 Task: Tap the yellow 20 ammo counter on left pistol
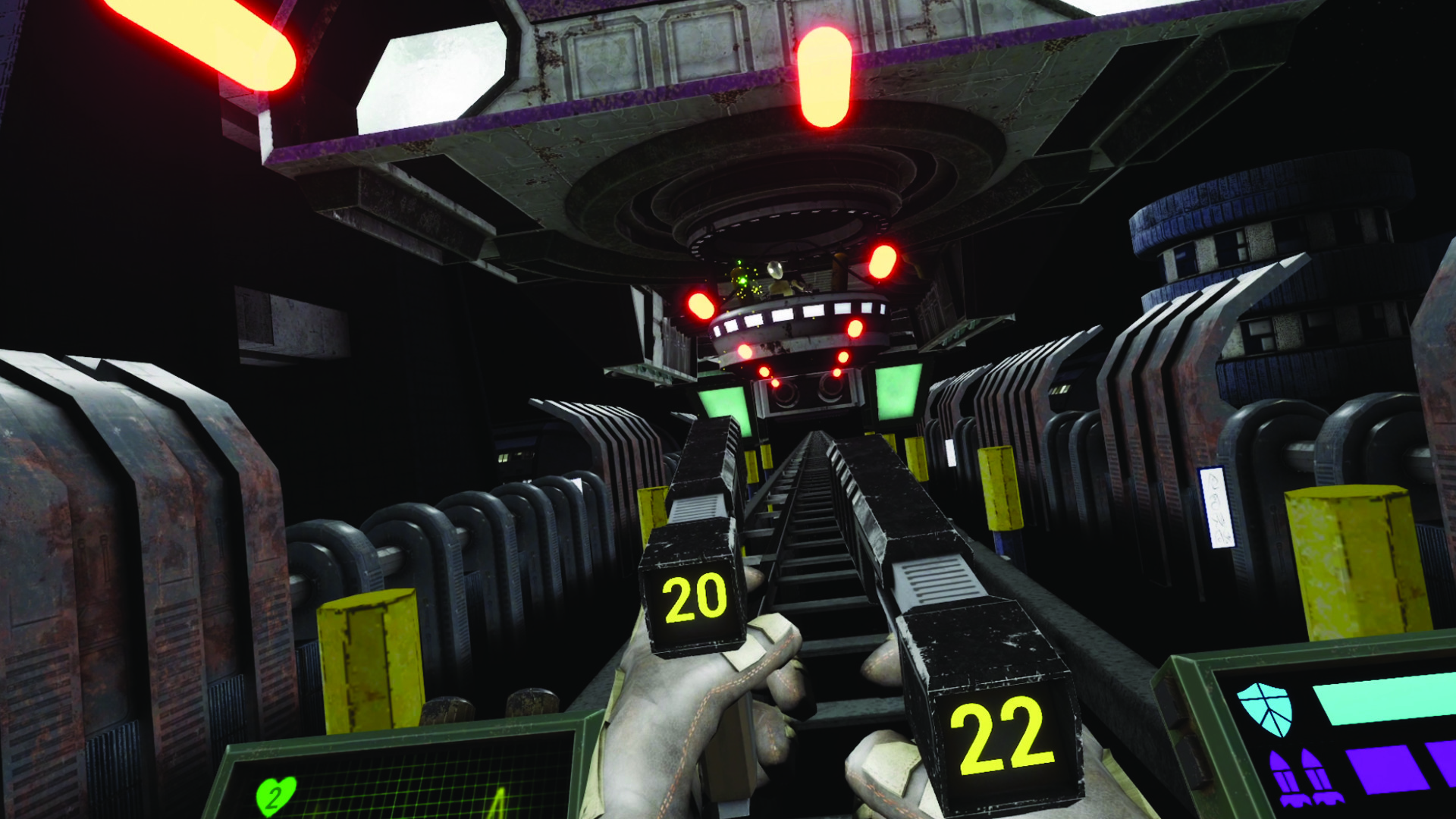pyautogui.click(x=695, y=599)
